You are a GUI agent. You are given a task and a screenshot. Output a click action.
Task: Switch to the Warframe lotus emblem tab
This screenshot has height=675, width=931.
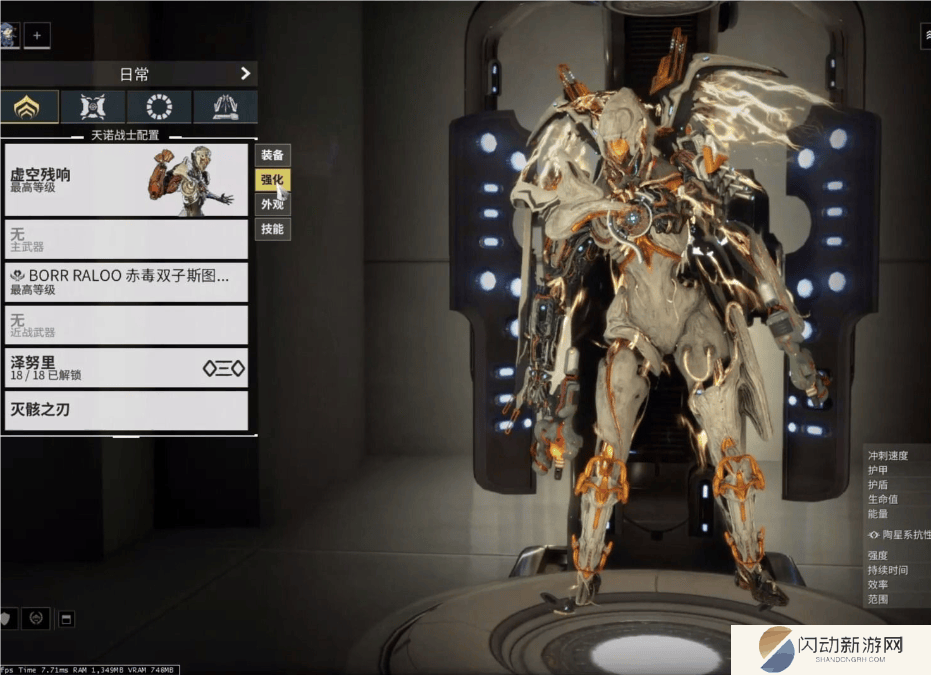tap(27, 107)
